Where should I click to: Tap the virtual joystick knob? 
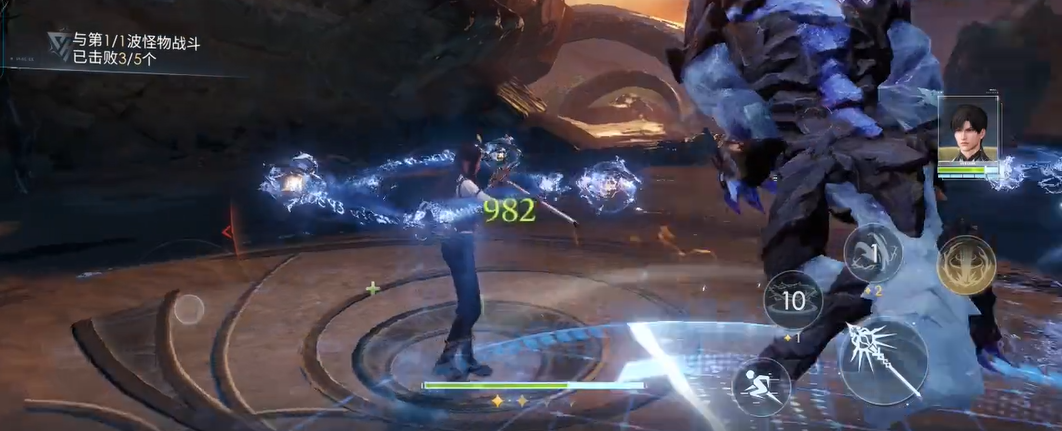[189, 309]
